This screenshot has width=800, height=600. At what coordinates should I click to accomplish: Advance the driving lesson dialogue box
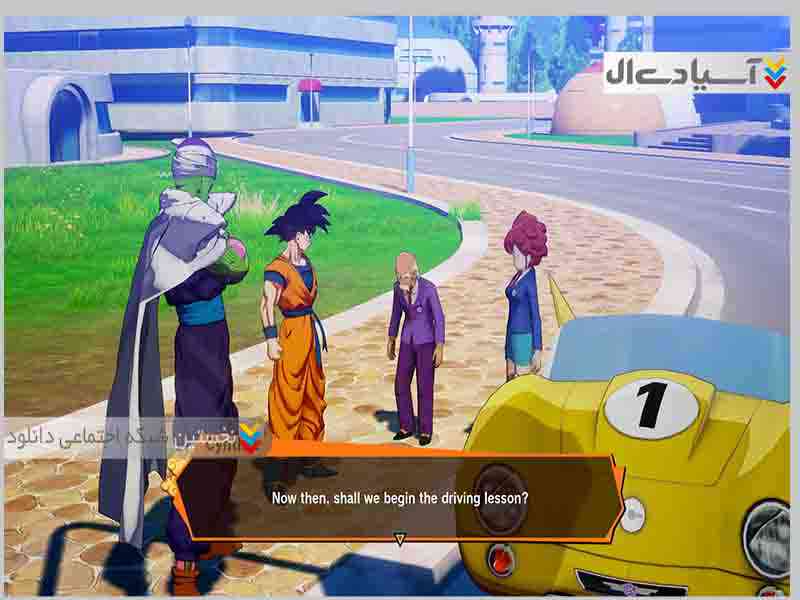click(x=400, y=497)
